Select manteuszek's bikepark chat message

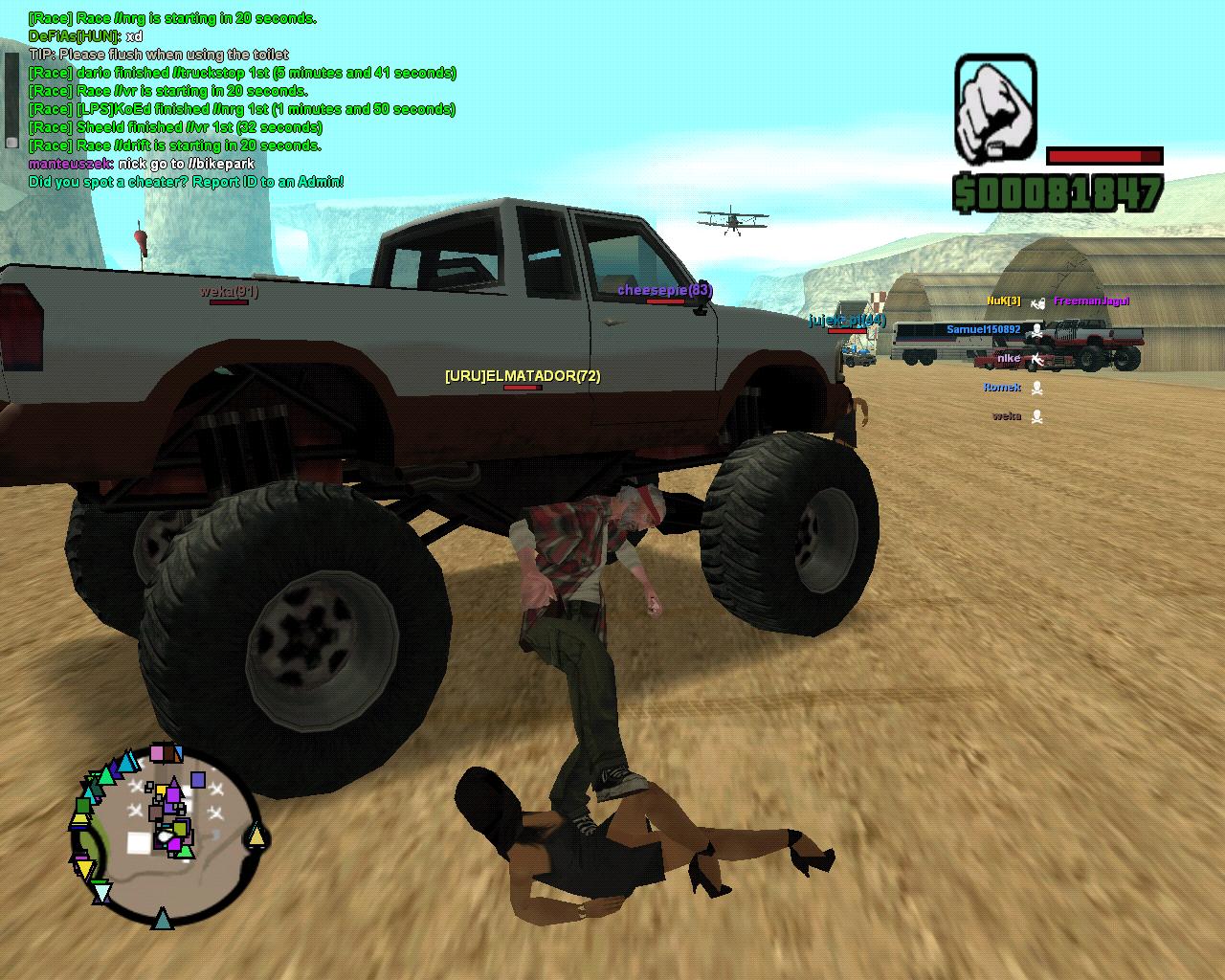pyautogui.click(x=142, y=164)
